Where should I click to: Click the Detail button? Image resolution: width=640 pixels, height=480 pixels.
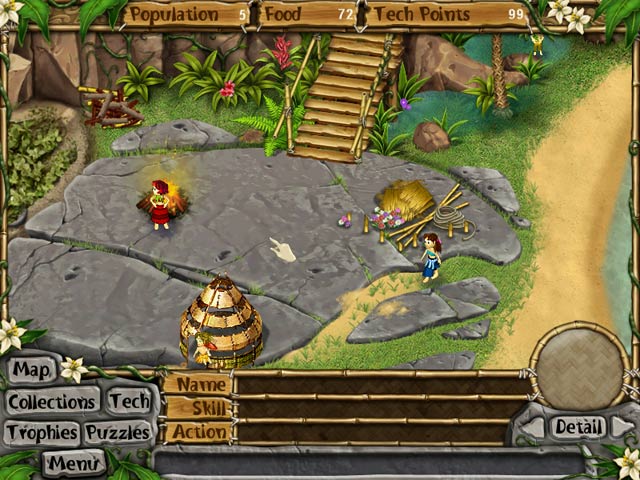[x=578, y=427]
